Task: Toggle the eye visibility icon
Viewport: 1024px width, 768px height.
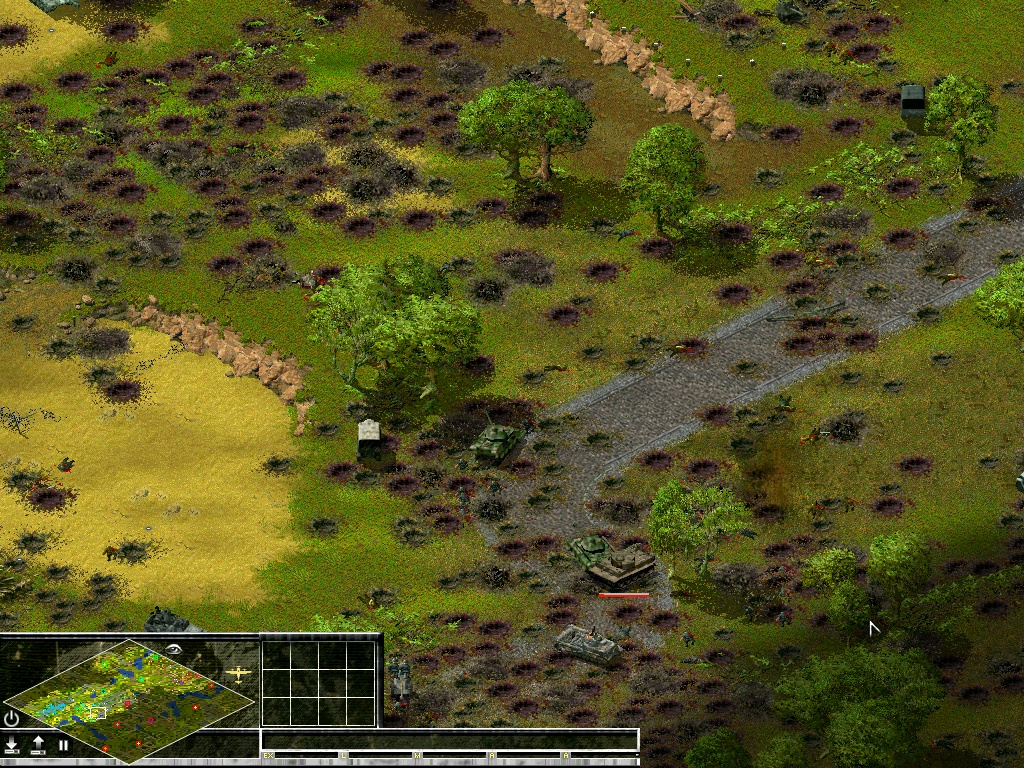Action: 175,648
